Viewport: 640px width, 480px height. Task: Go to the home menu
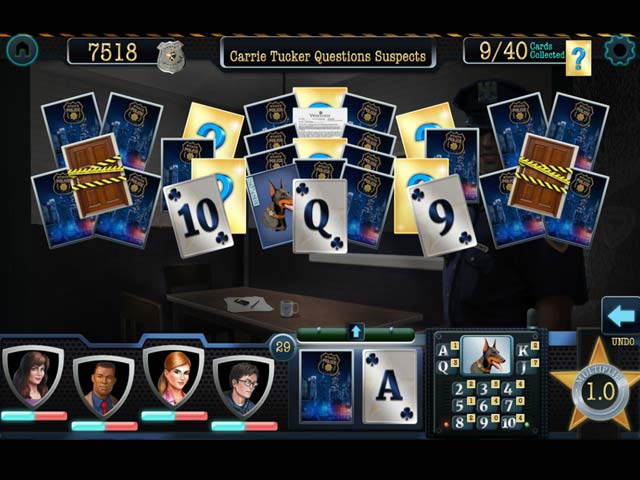[x=21, y=49]
